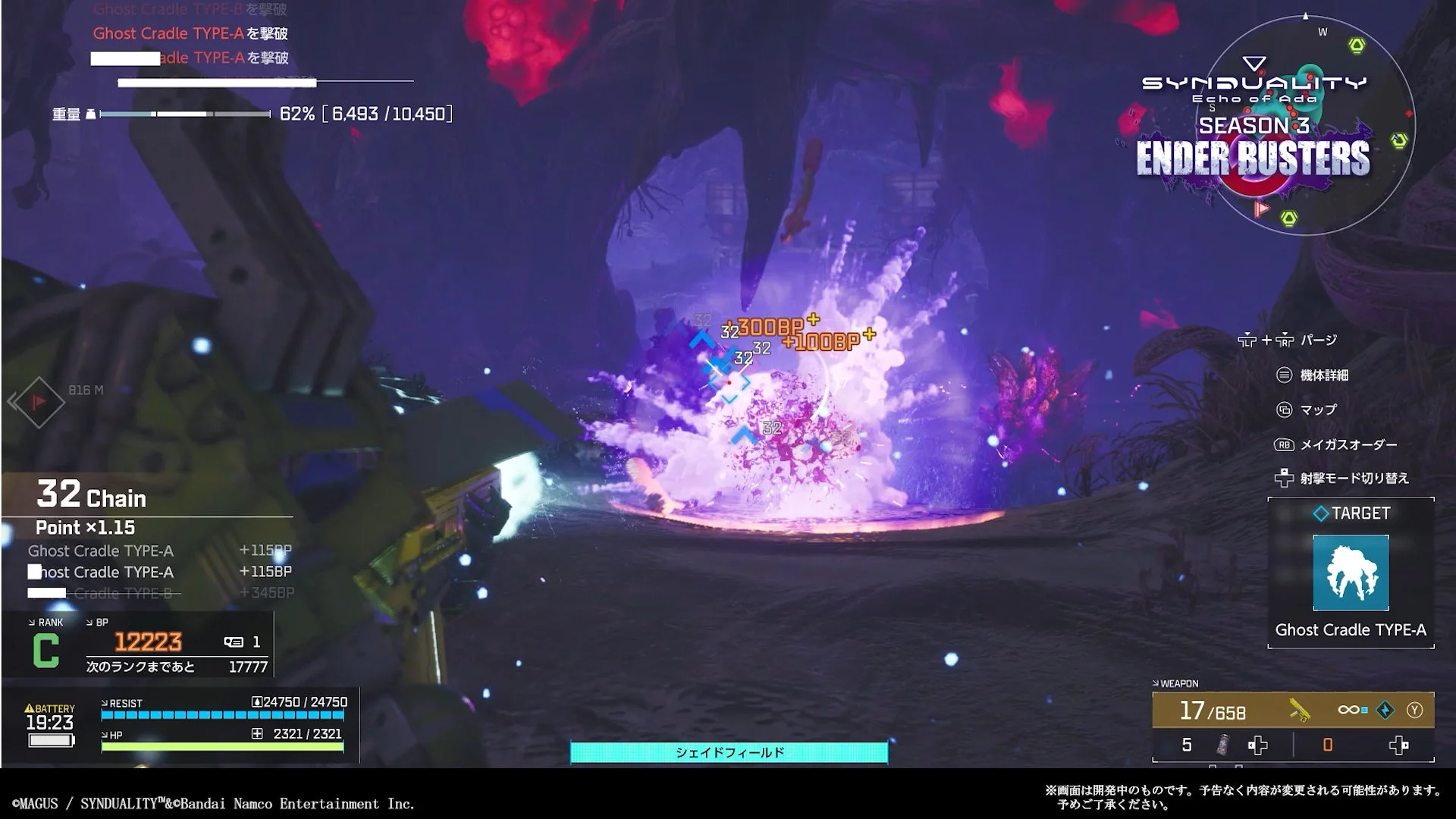Expand the RANK section arrow
Image resolution: width=1456 pixels, height=819 pixels.
(x=31, y=622)
